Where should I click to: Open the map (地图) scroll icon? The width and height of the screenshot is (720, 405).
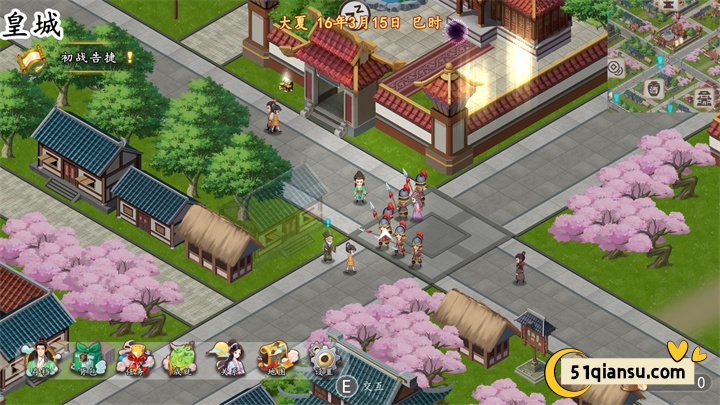274,358
